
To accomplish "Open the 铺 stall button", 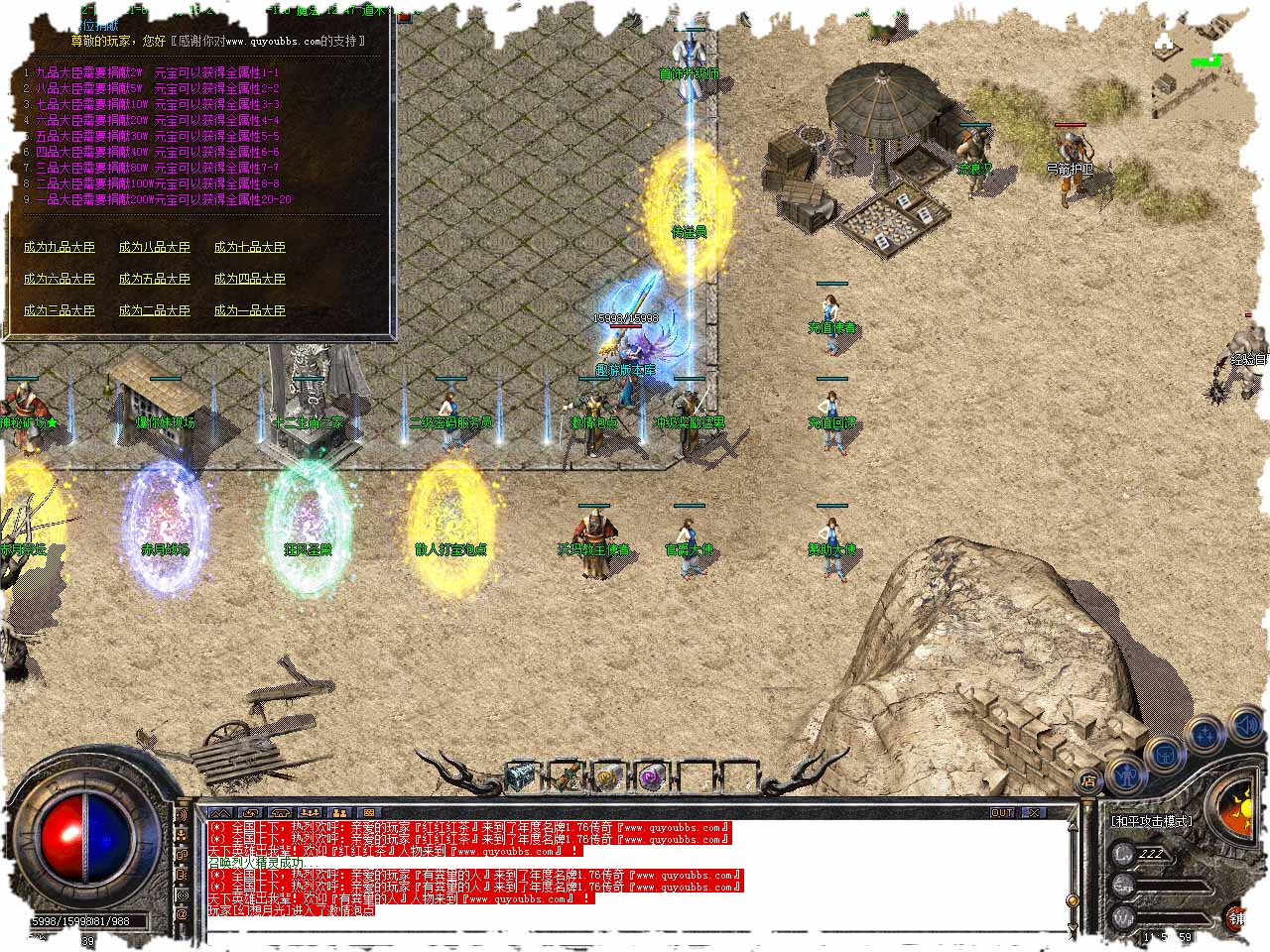I will click(1237, 918).
